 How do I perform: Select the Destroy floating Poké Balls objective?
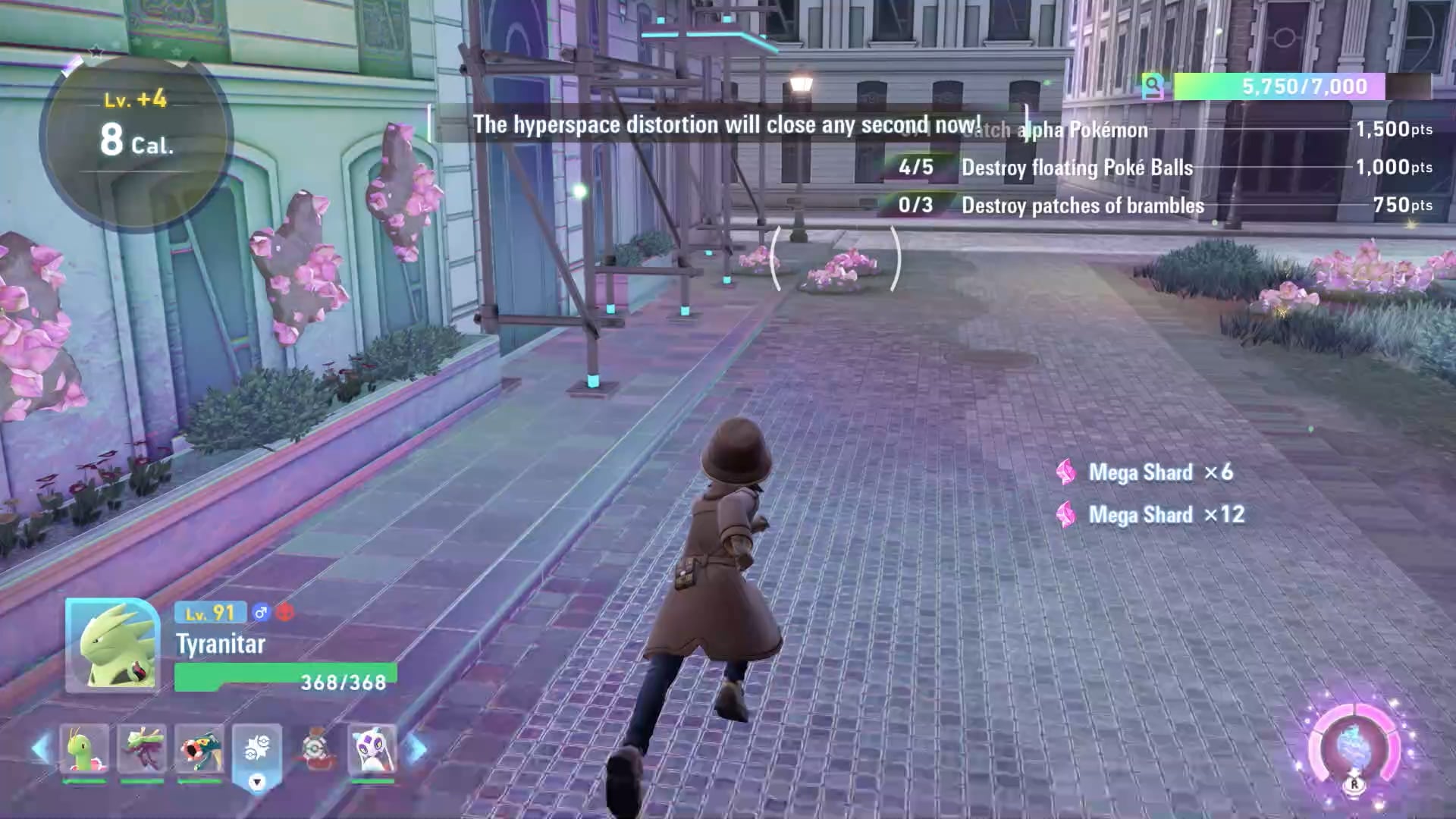pos(1077,168)
